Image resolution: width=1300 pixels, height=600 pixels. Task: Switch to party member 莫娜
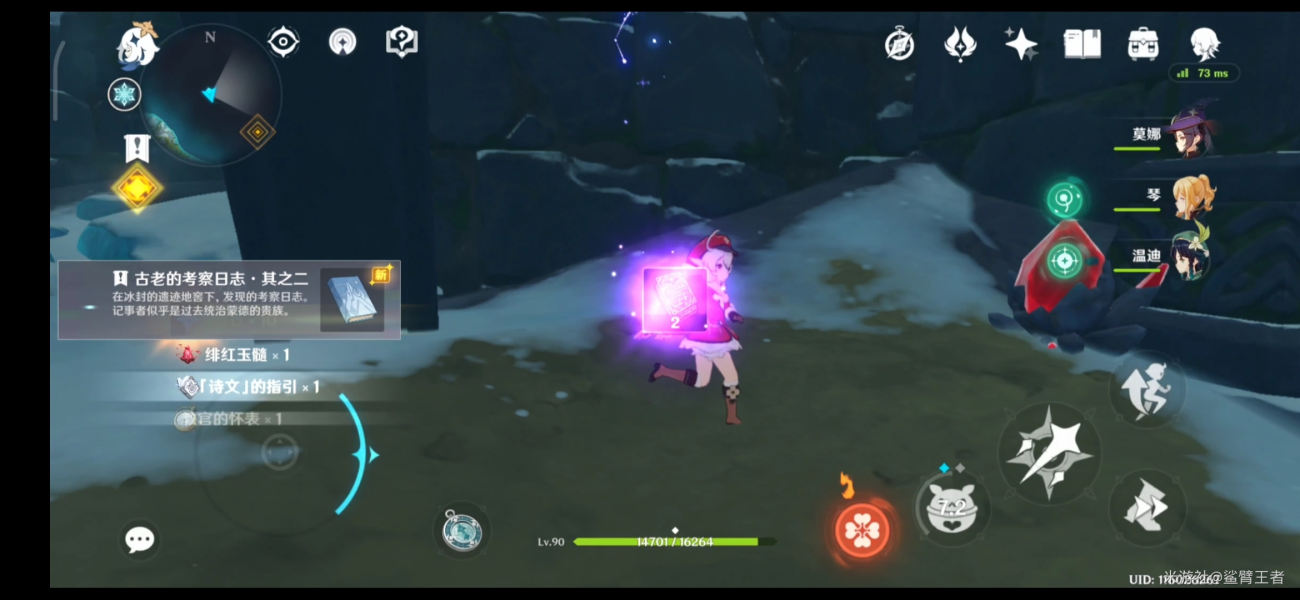point(1189,134)
